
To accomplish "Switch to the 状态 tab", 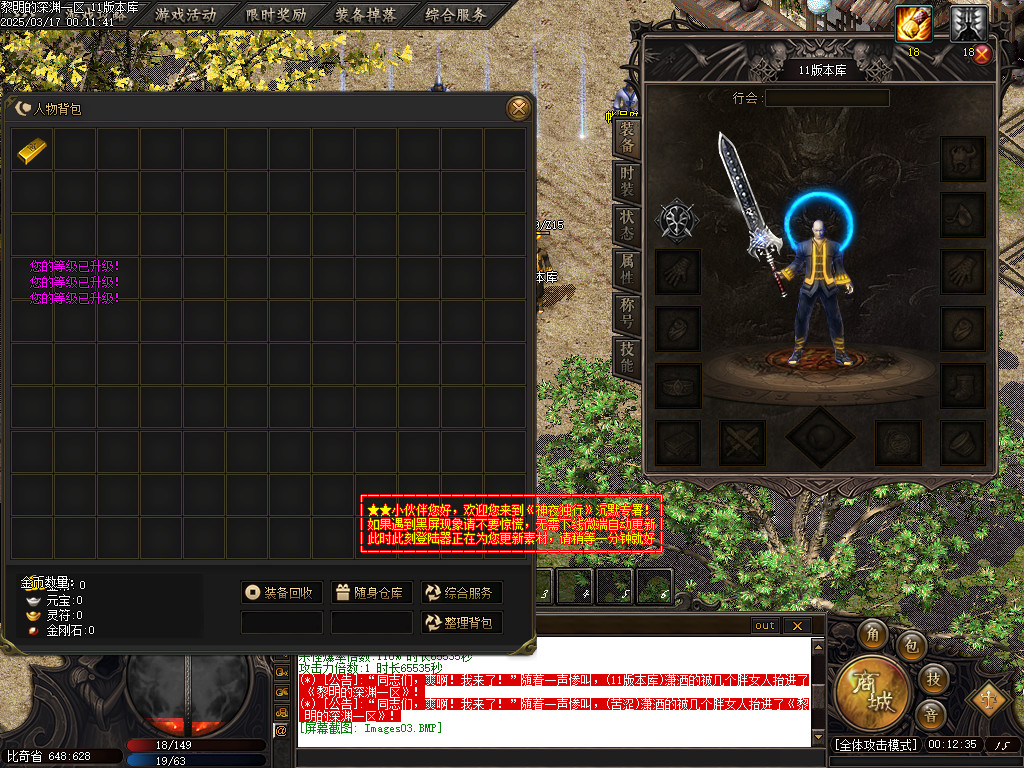I will (x=627, y=222).
